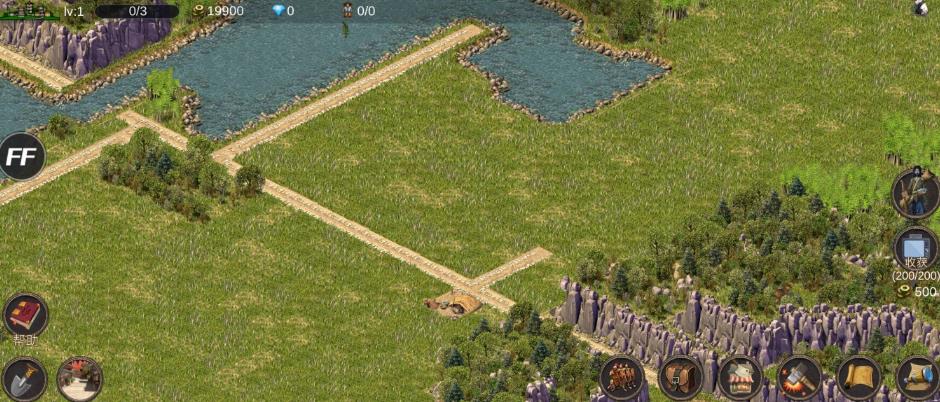Open the scroll with blue seal icon
Image resolution: width=940 pixels, height=402 pixels.
tap(917, 378)
